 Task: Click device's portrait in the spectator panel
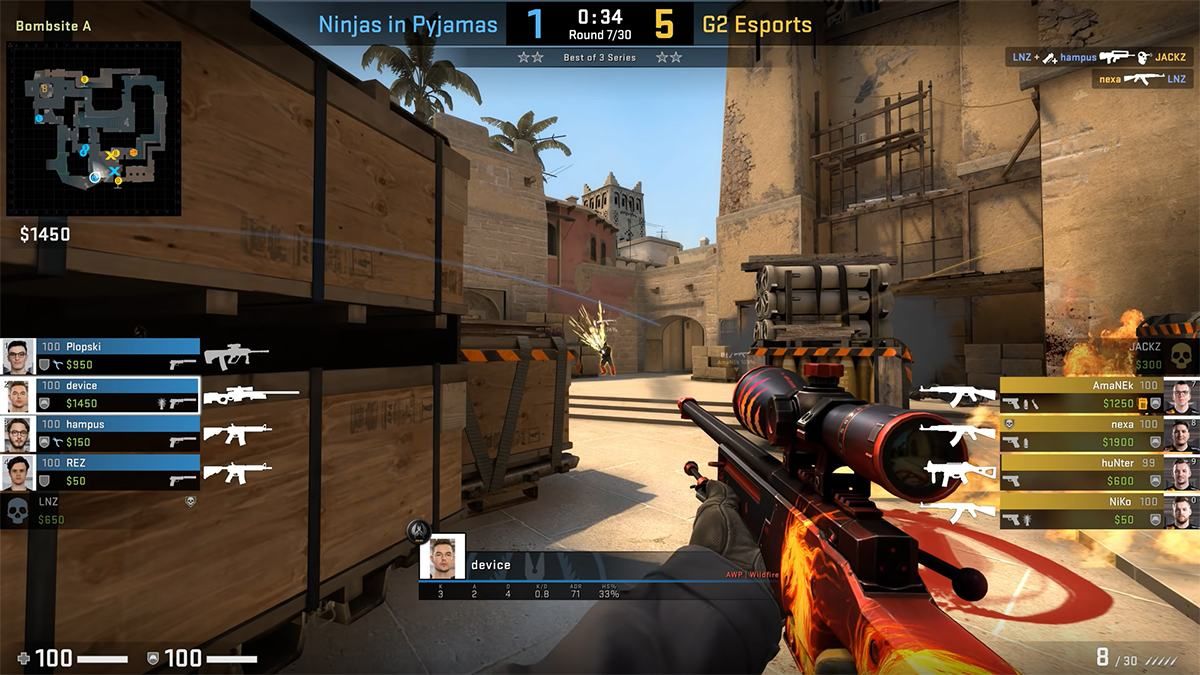pos(442,557)
